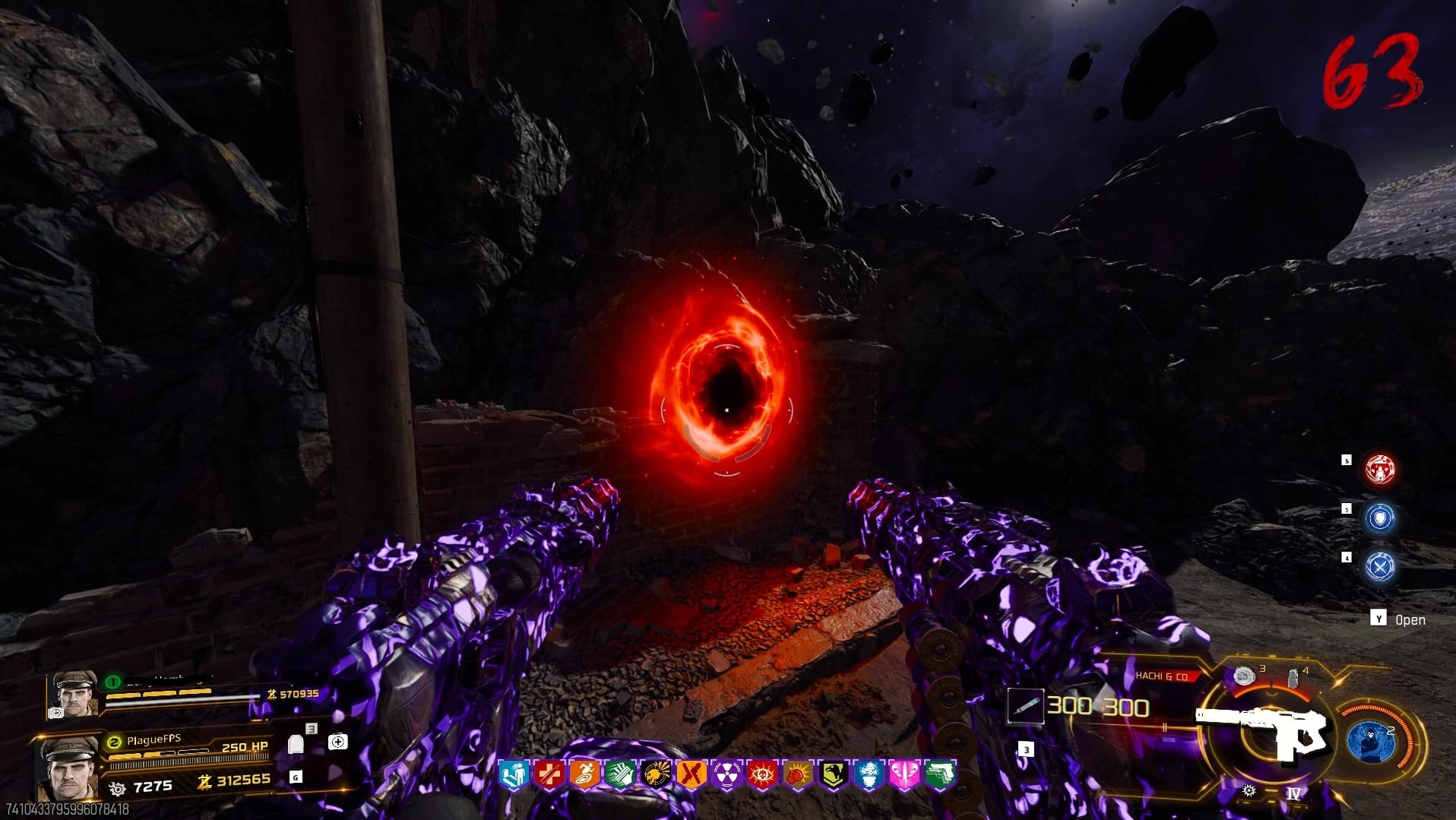Click the Death Perception eye perk
The height and width of the screenshot is (820, 1456).
pyautogui.click(x=761, y=776)
